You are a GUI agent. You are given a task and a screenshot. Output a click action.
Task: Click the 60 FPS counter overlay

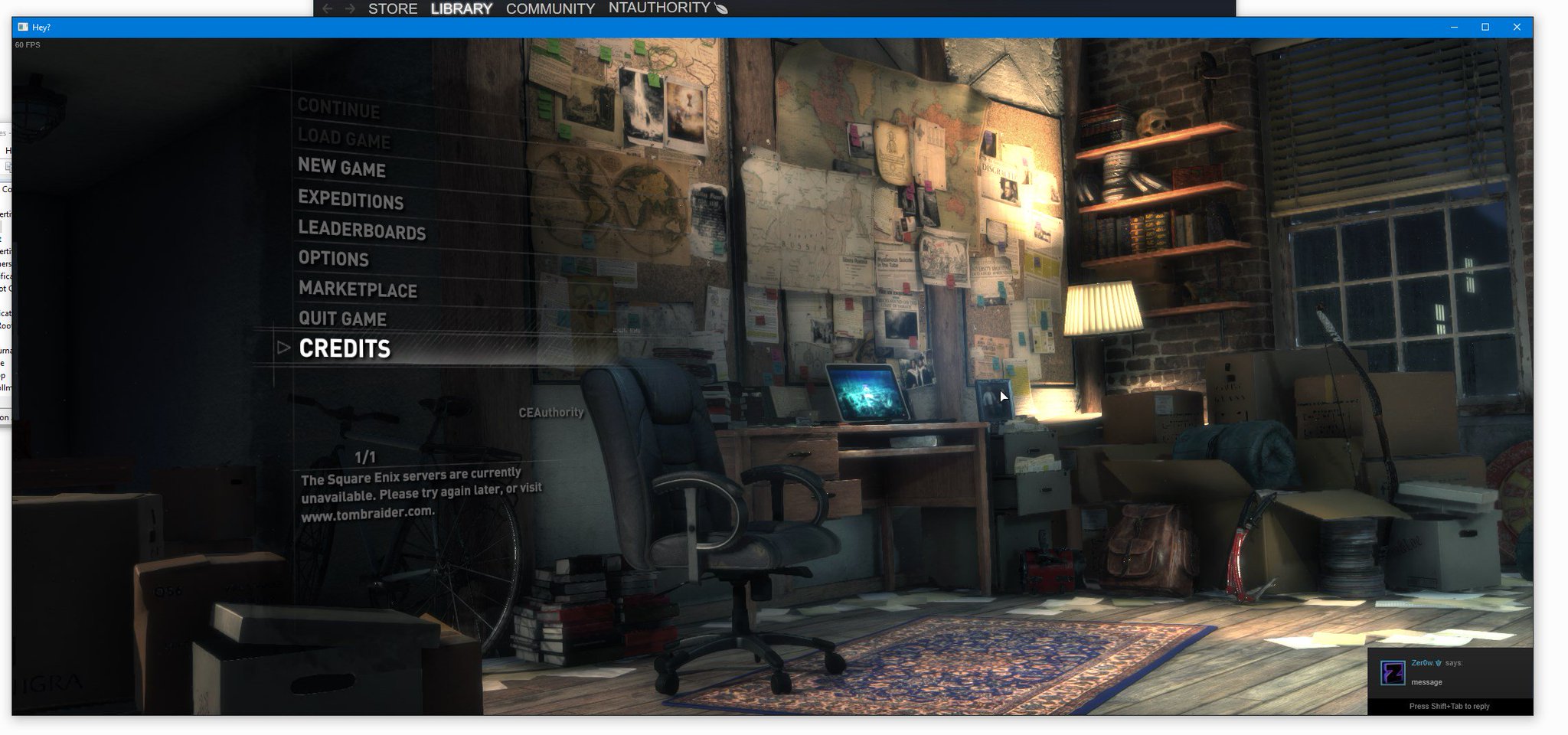(28, 44)
